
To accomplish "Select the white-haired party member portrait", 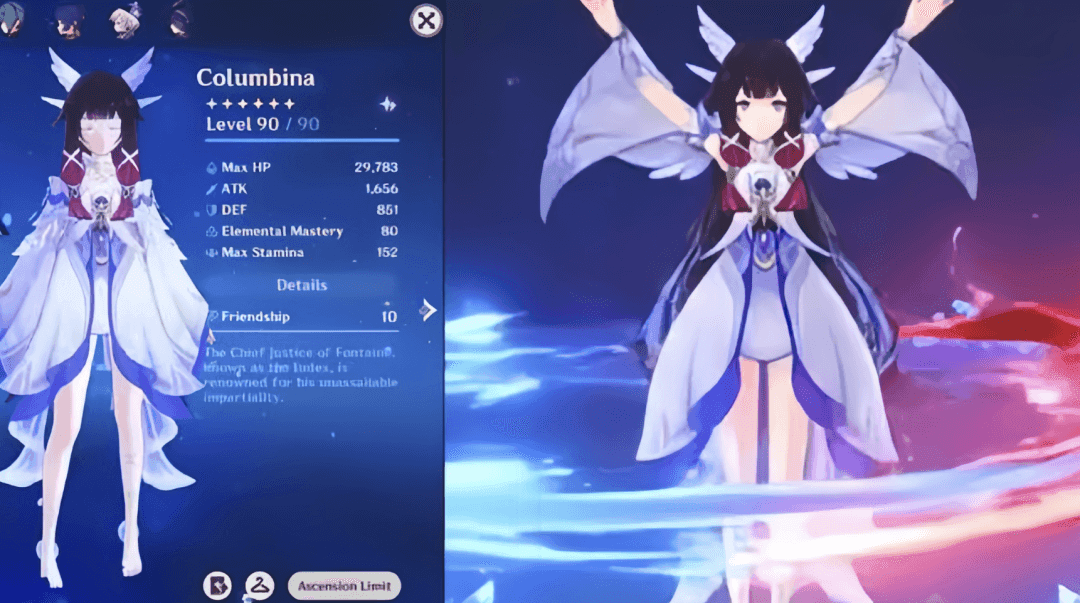I will click(127, 20).
